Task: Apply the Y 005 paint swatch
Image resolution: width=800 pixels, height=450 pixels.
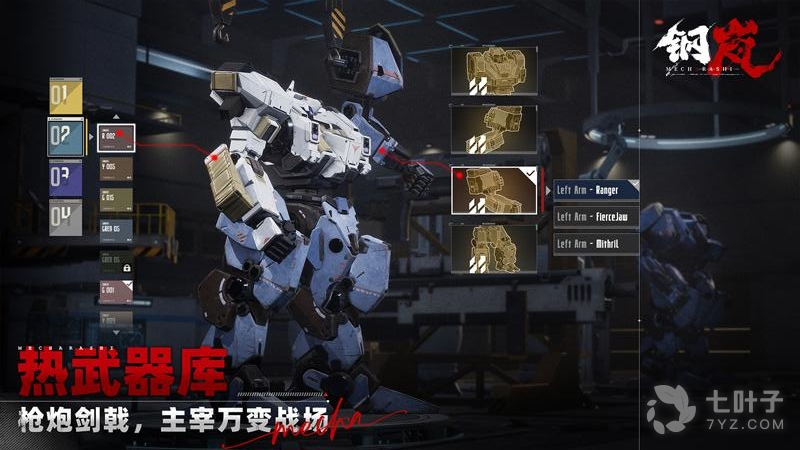Action: pyautogui.click(x=115, y=167)
